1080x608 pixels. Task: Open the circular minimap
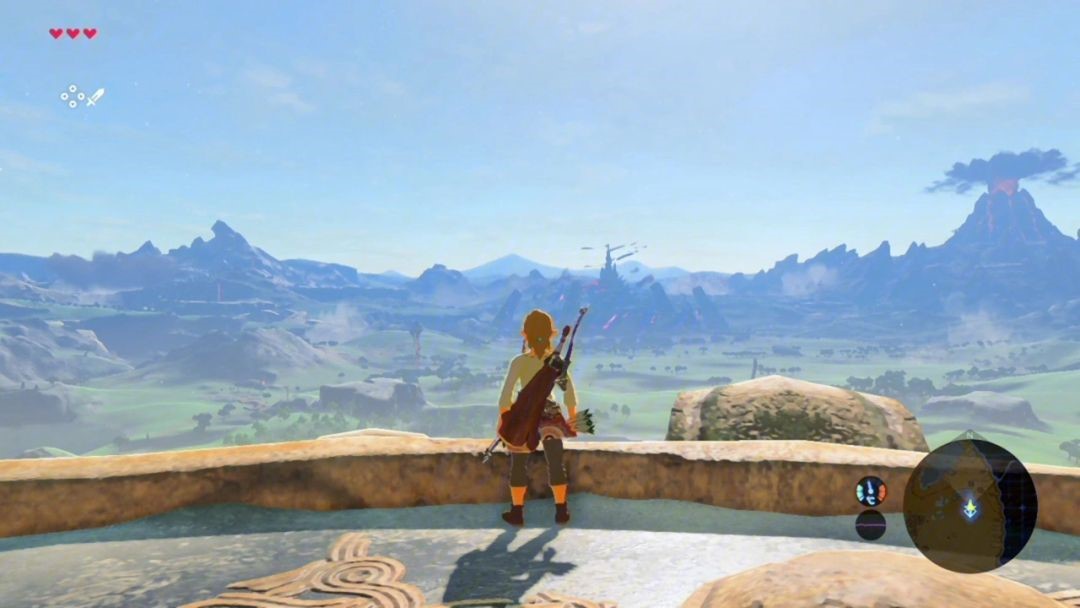click(x=969, y=506)
